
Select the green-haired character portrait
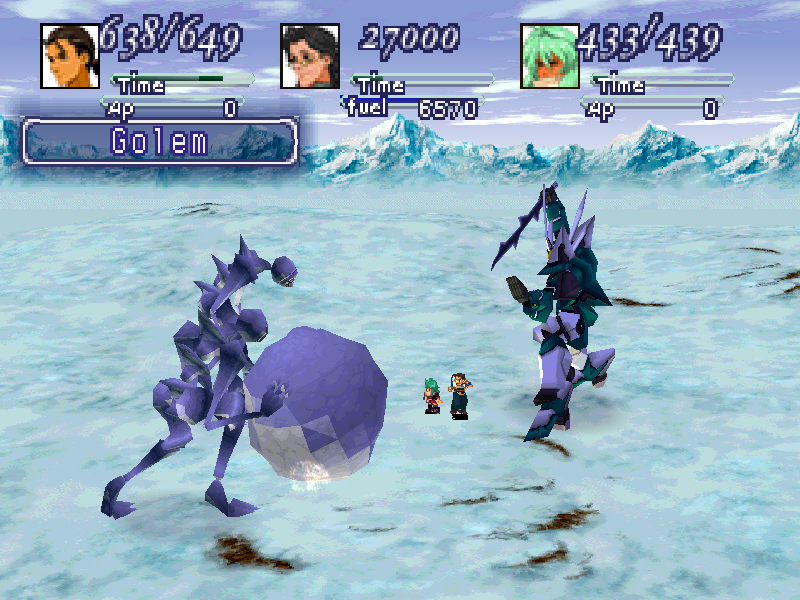pyautogui.click(x=550, y=56)
